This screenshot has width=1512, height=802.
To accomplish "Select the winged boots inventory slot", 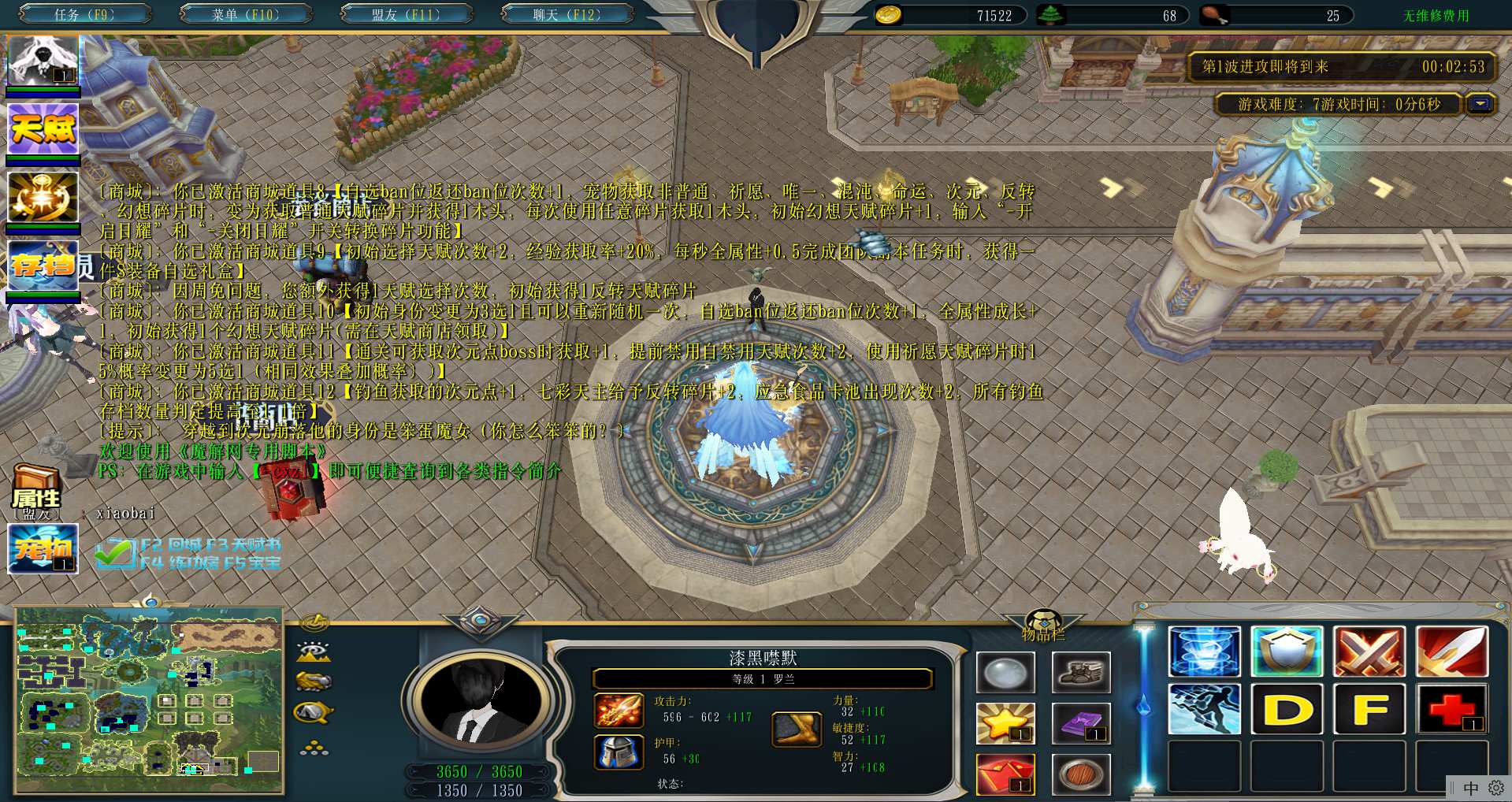I will [1081, 672].
